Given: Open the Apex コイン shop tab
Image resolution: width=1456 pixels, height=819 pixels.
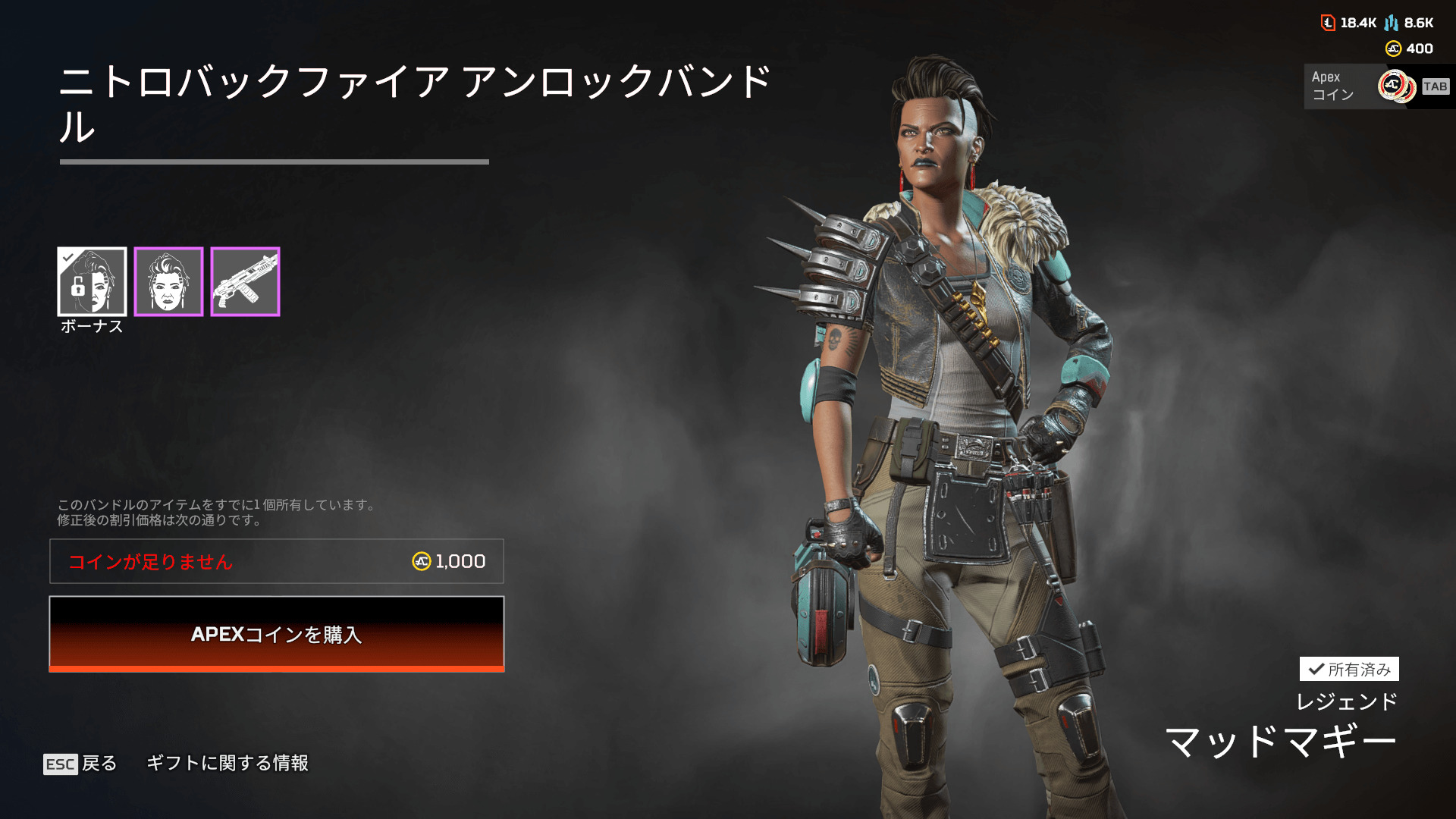Looking at the screenshot, I should click(x=1376, y=86).
